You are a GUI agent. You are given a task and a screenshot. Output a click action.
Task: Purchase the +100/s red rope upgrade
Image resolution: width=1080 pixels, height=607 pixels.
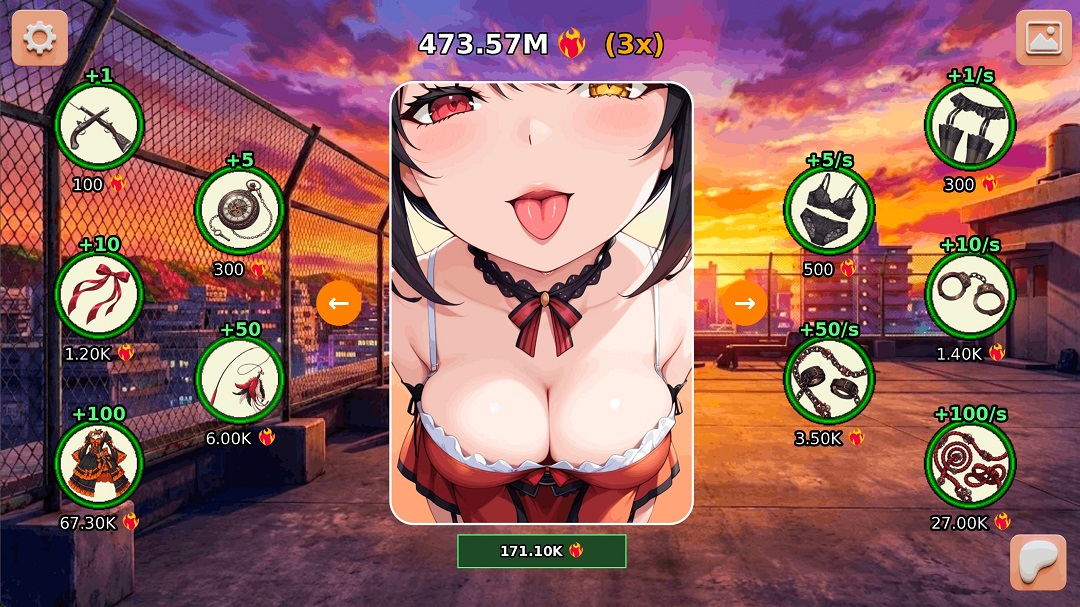pos(970,464)
